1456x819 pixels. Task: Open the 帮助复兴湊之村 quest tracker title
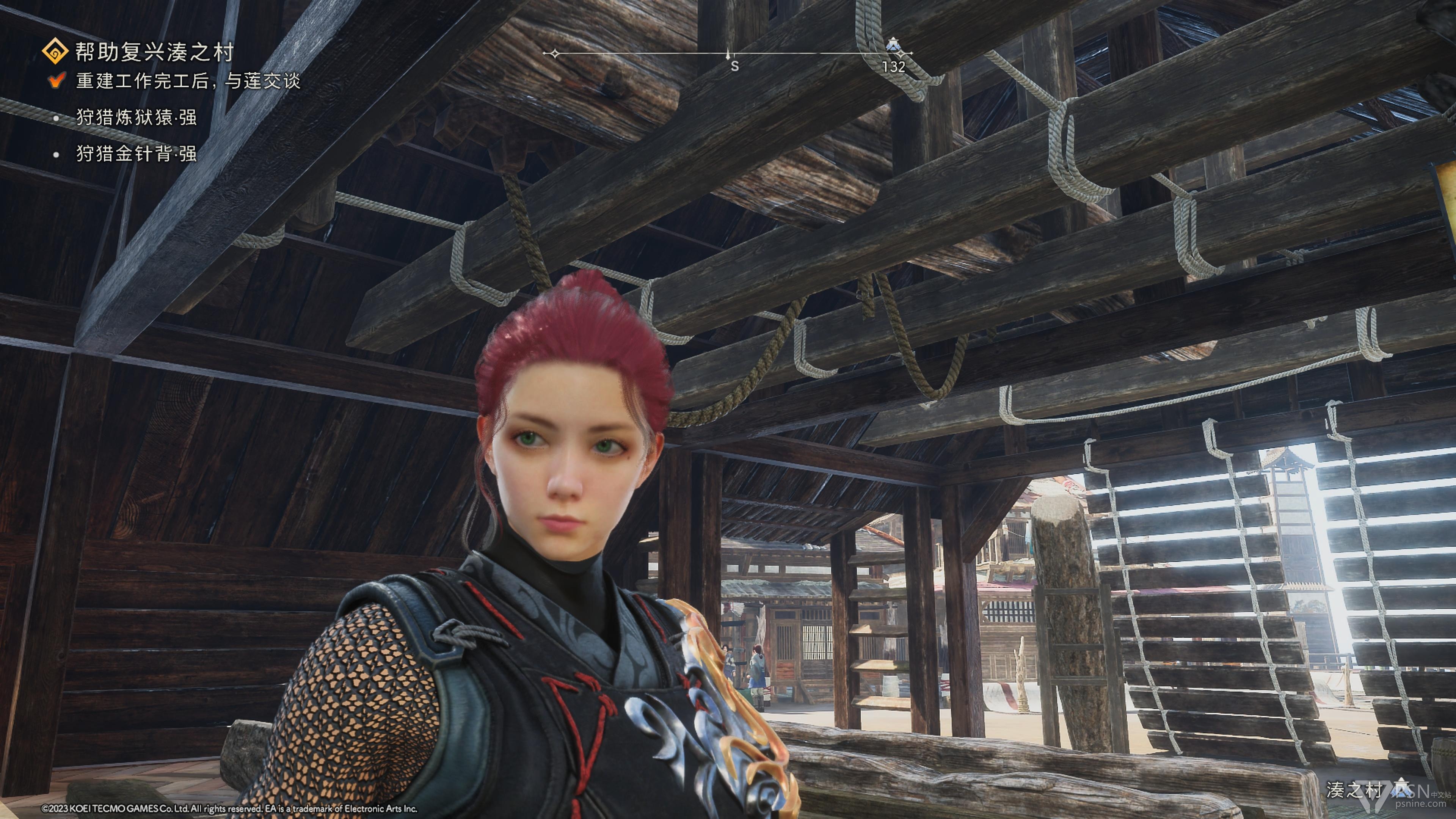154,52
